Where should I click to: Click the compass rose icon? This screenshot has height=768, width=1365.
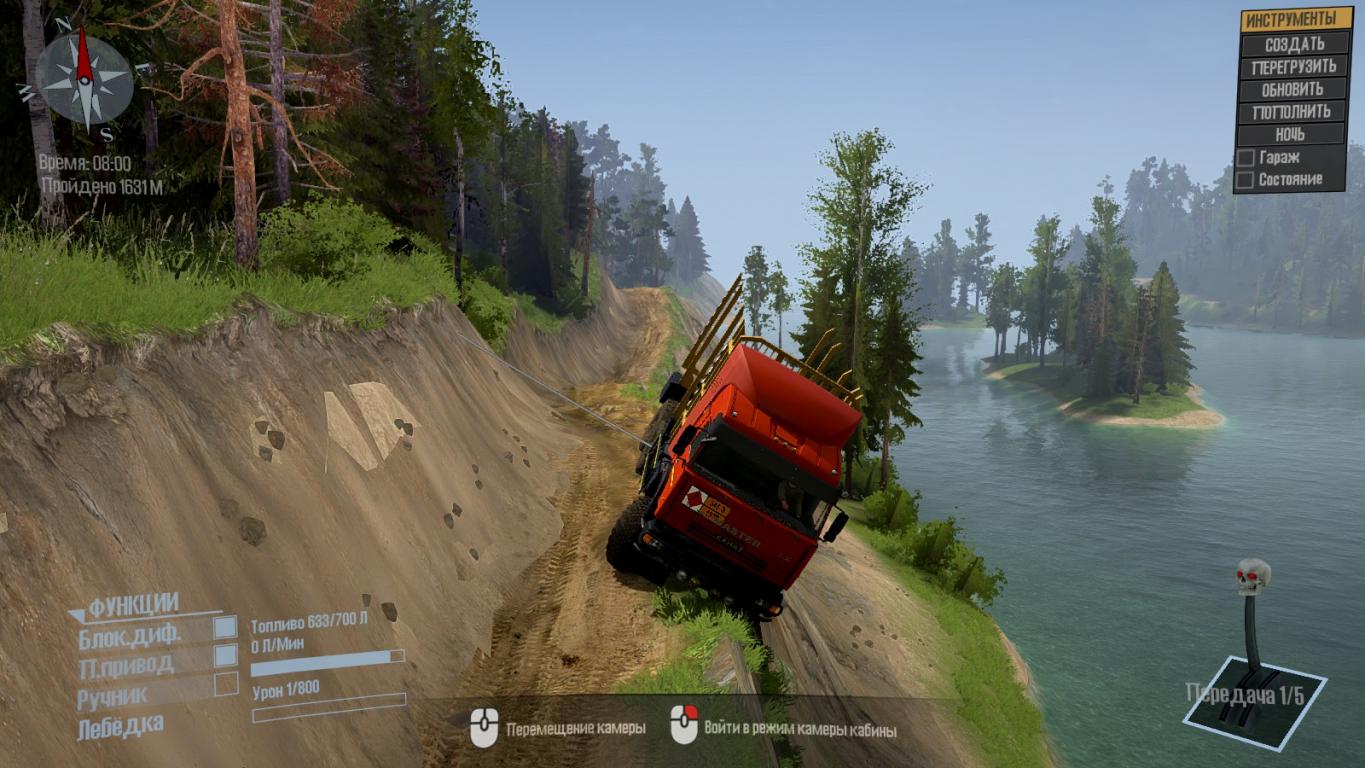[x=84, y=79]
